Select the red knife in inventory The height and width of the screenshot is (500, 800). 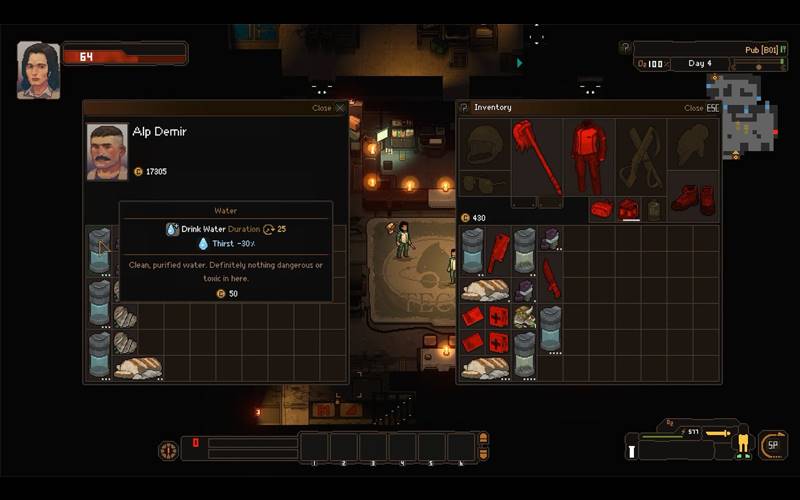click(x=551, y=279)
